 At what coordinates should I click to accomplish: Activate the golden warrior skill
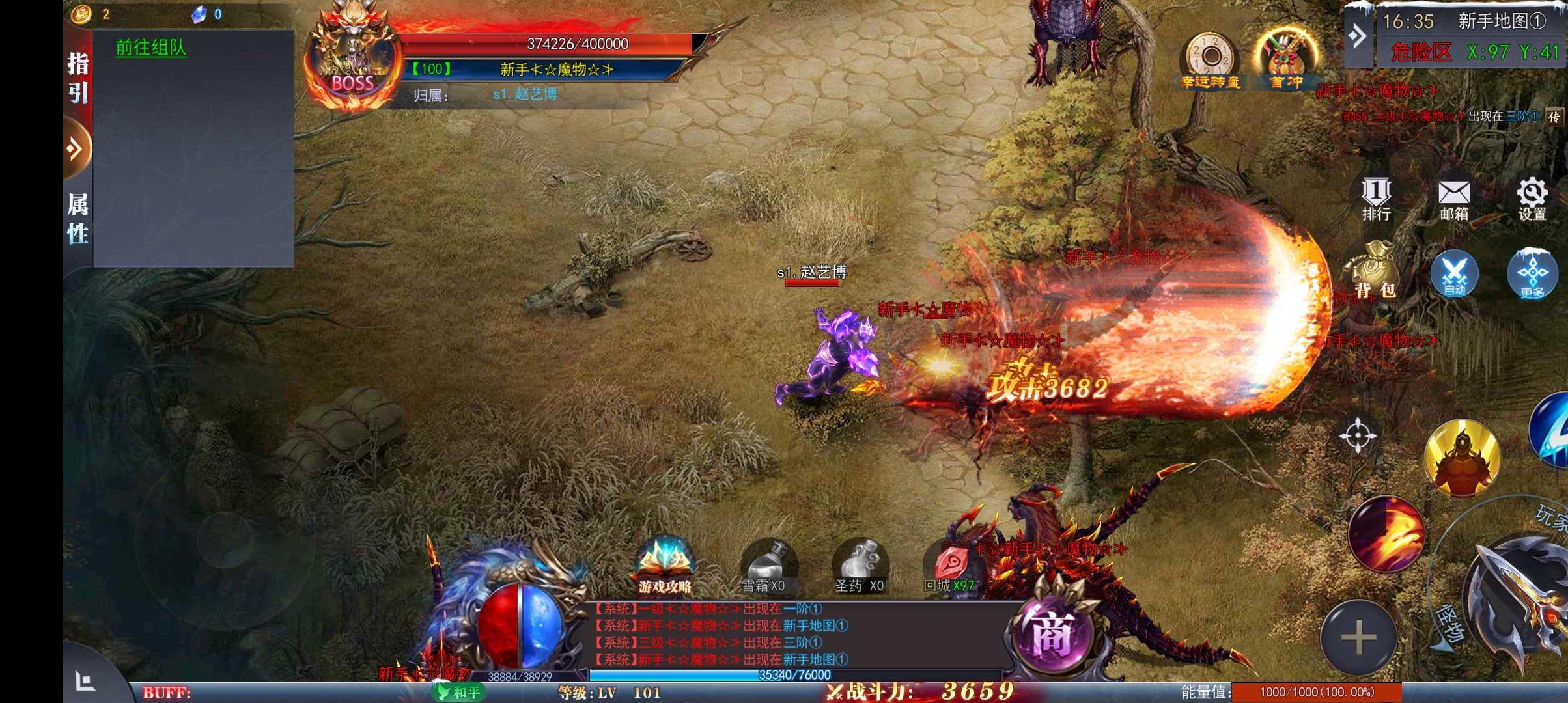tap(1463, 458)
